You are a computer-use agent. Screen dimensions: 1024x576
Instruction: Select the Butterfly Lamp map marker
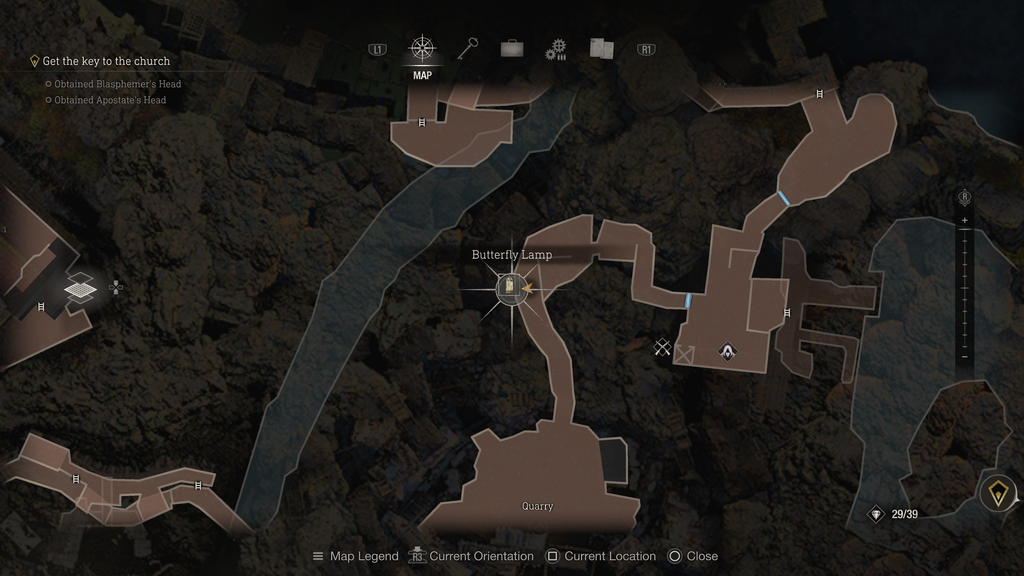coord(511,289)
